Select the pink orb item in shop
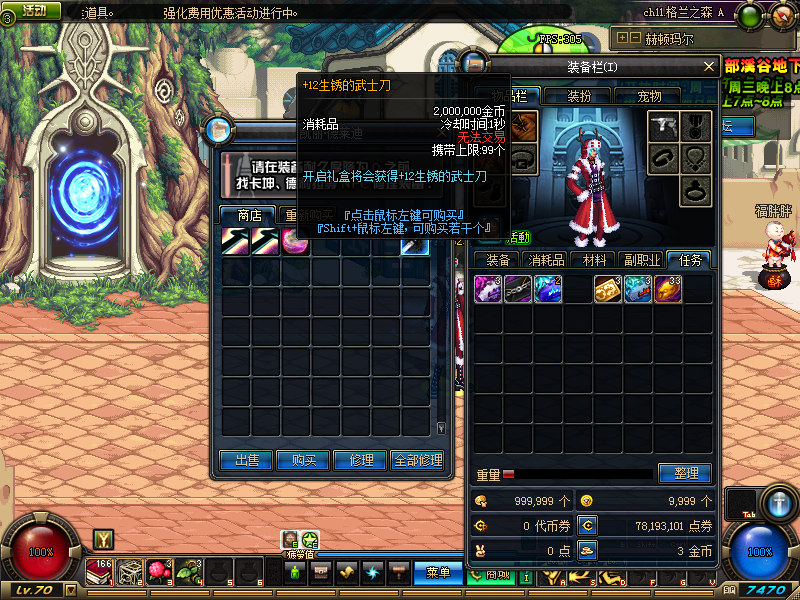 tap(296, 242)
